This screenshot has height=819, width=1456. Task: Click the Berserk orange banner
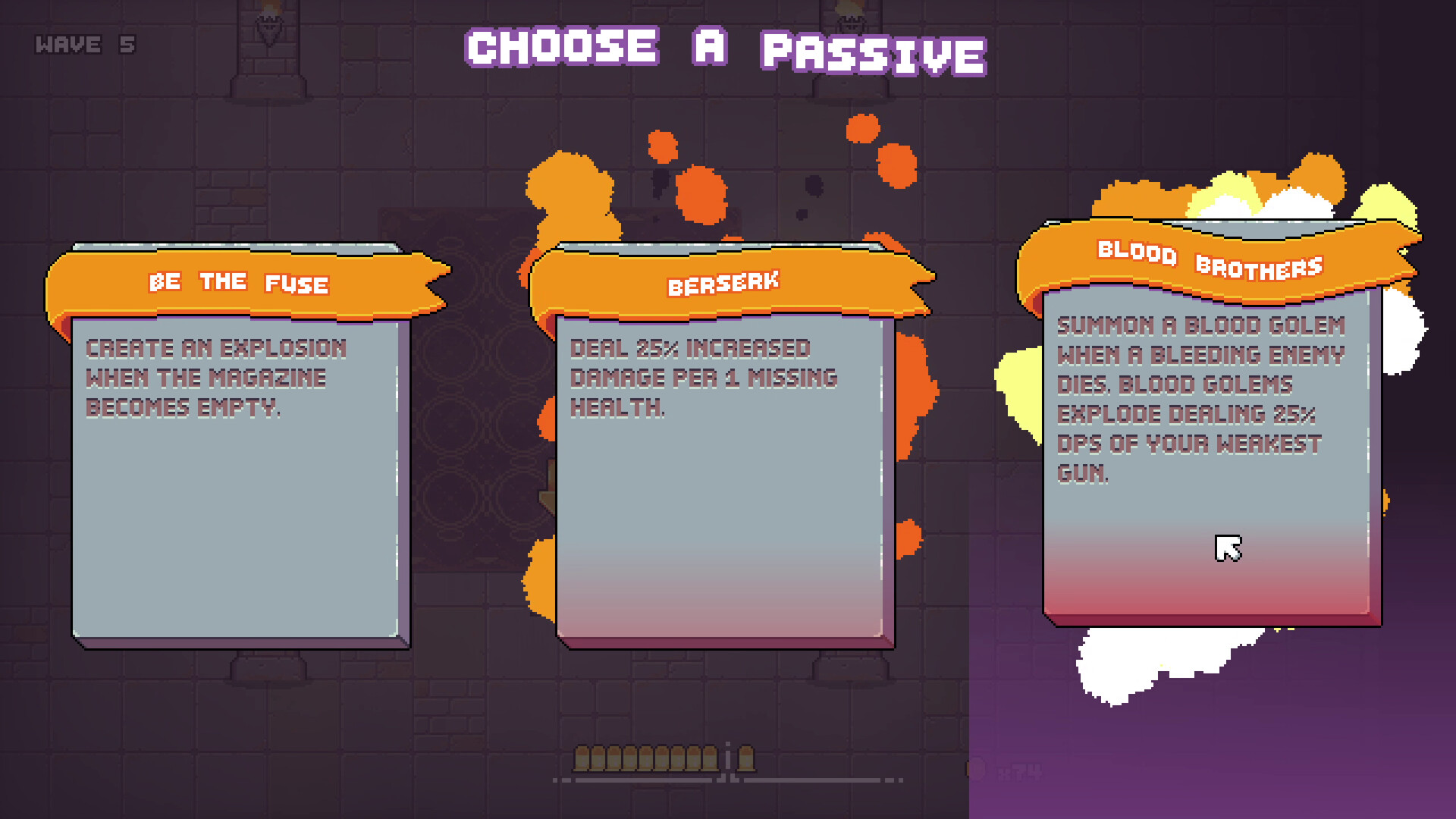724,282
